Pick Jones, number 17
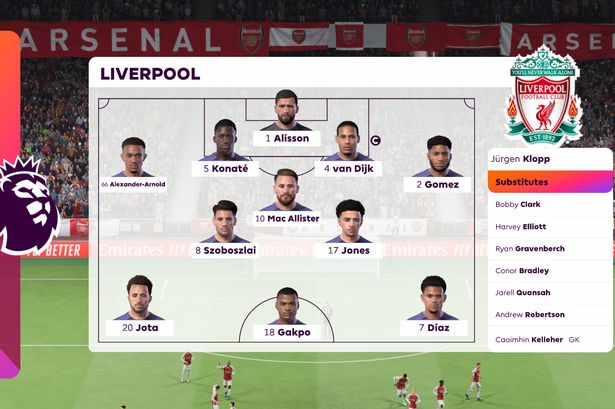615x409 pixels. point(347,234)
